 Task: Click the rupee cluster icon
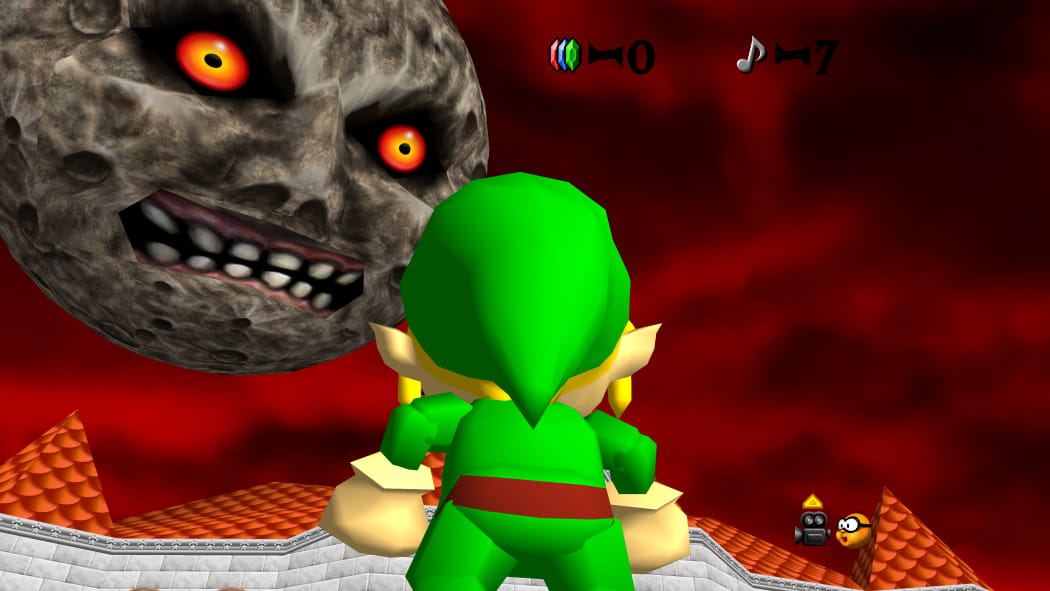click(x=565, y=54)
